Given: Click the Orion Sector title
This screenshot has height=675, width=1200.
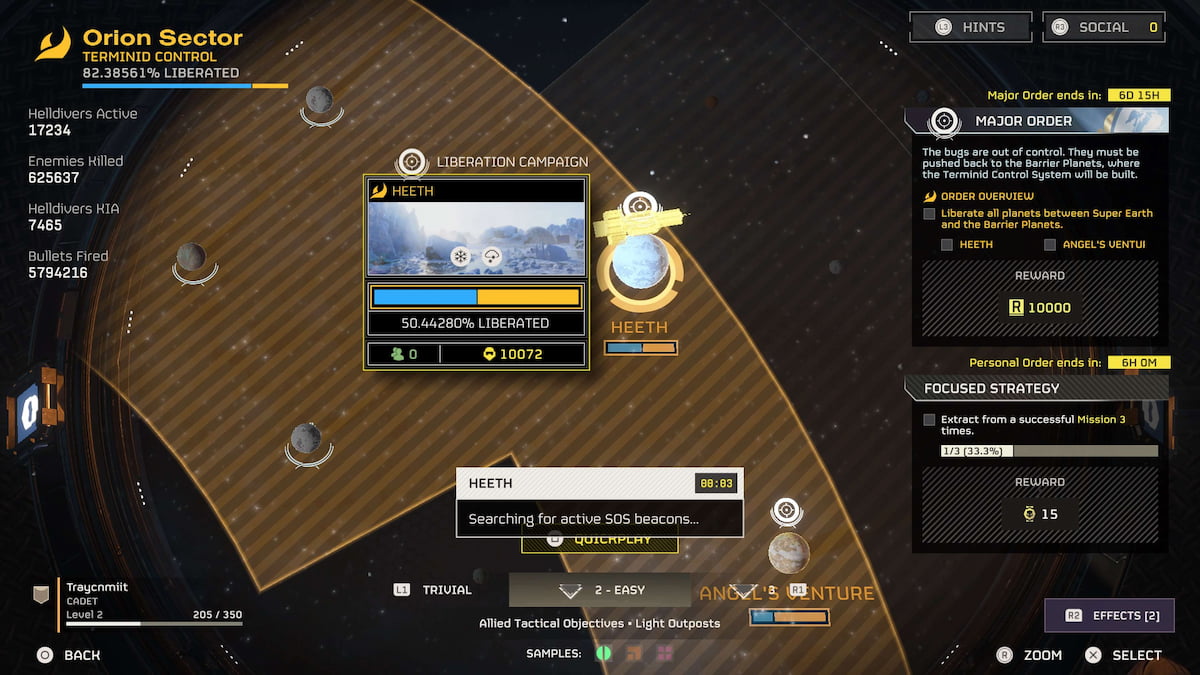Looking at the screenshot, I should click(162, 38).
